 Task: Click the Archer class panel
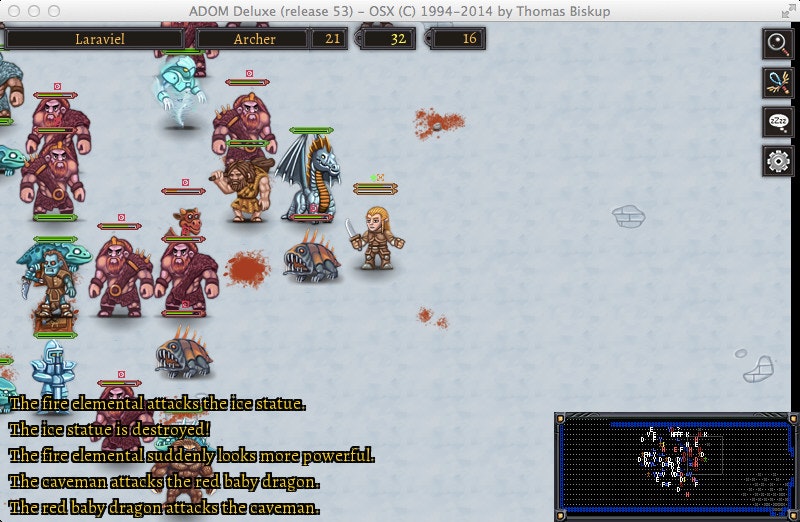pyautogui.click(x=254, y=39)
